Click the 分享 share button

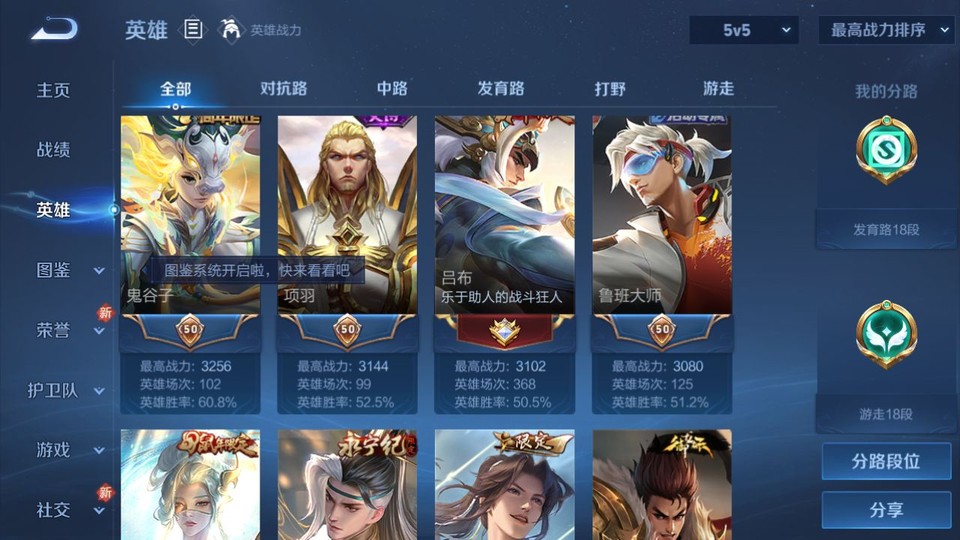tap(886, 510)
